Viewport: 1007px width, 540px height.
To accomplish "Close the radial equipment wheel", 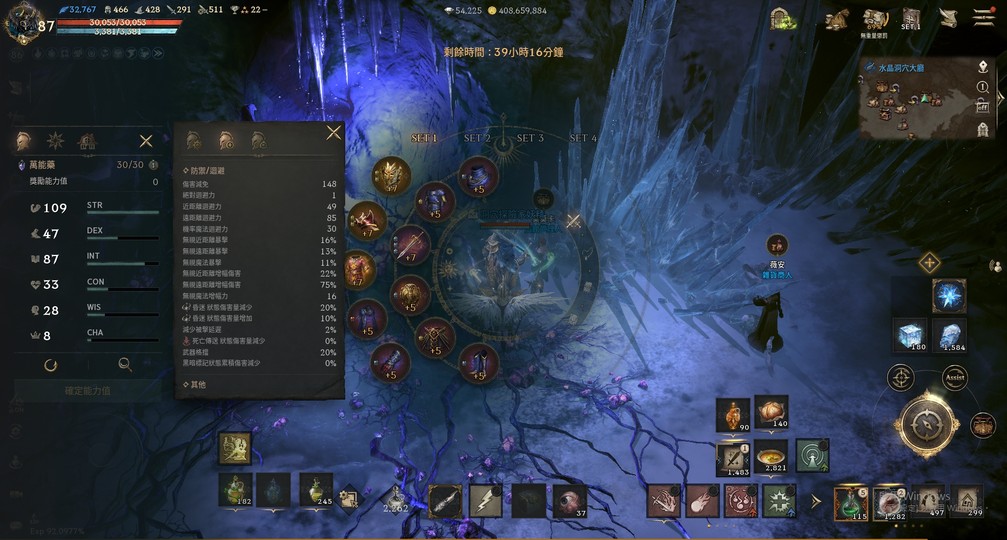I will pos(573,221).
